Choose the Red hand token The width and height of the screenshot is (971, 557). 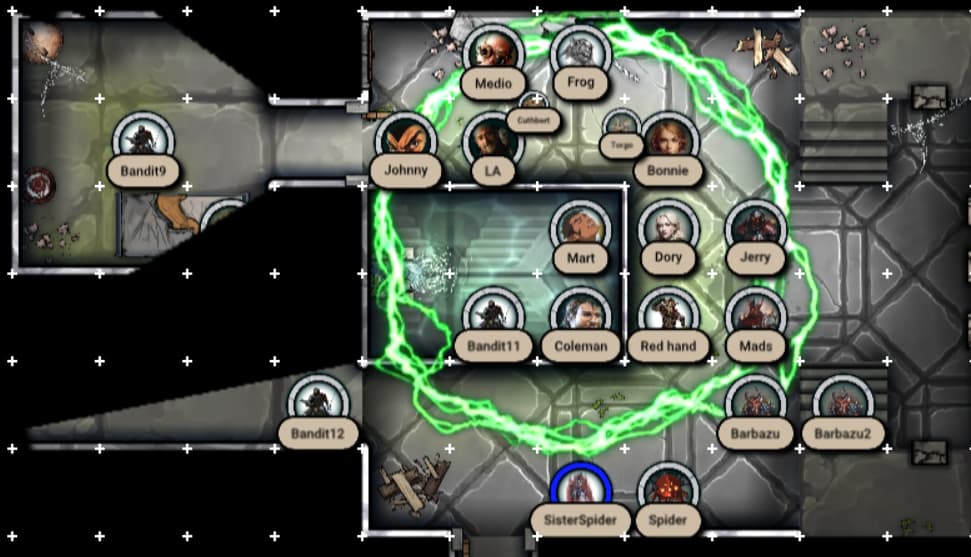tap(667, 317)
